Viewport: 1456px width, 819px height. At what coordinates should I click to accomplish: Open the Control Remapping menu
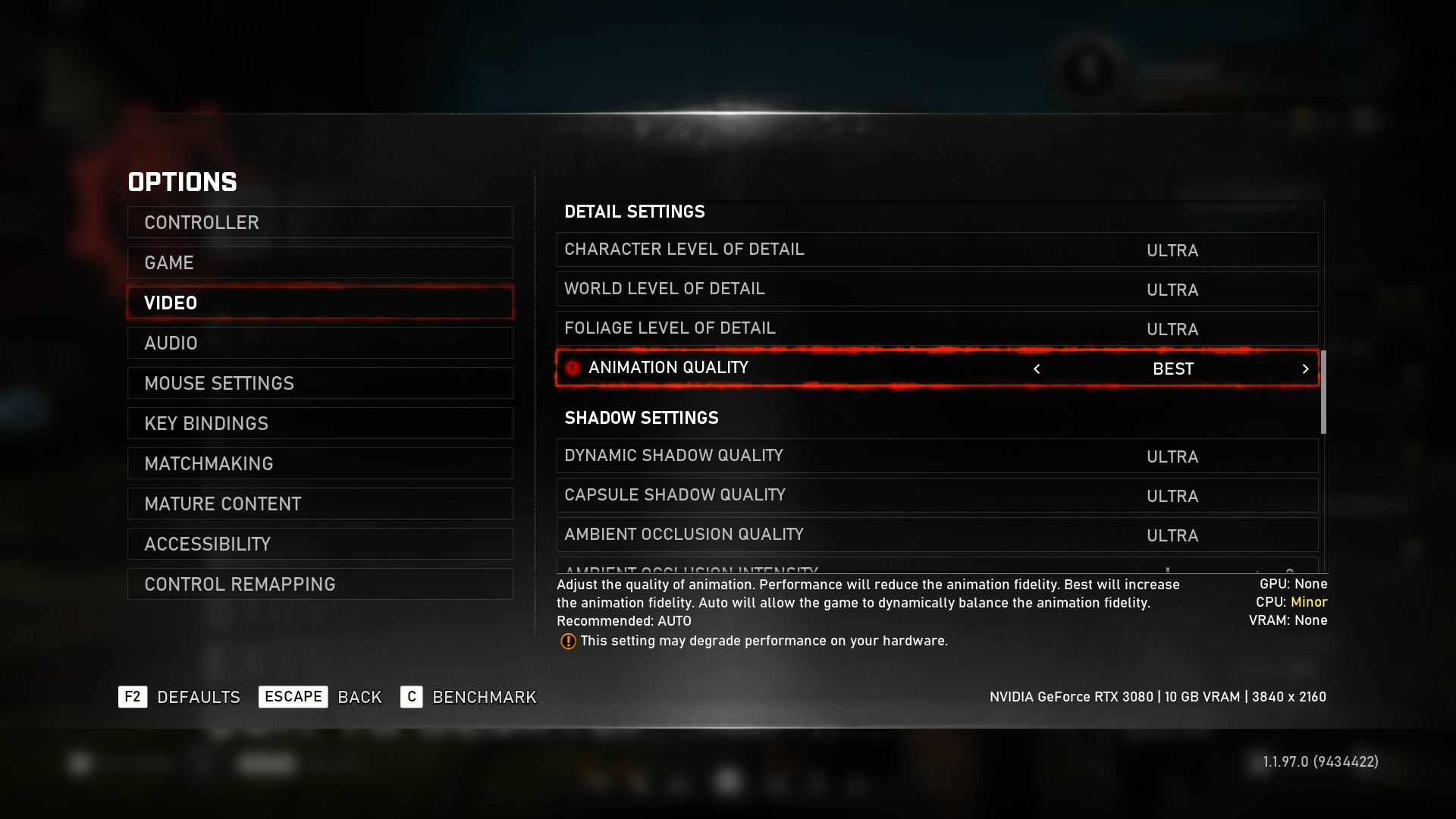coord(320,584)
